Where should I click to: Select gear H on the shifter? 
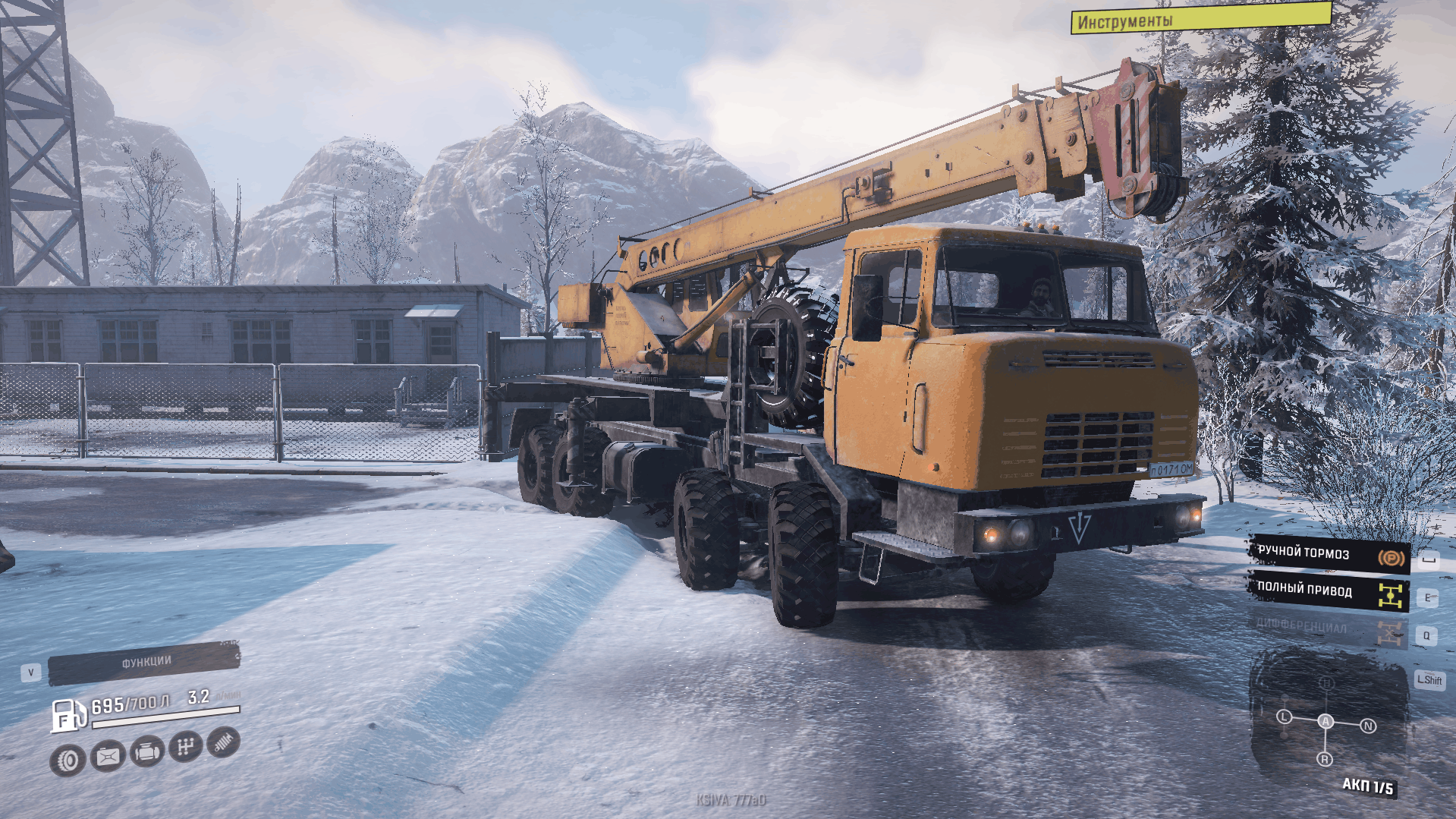coord(1326,683)
